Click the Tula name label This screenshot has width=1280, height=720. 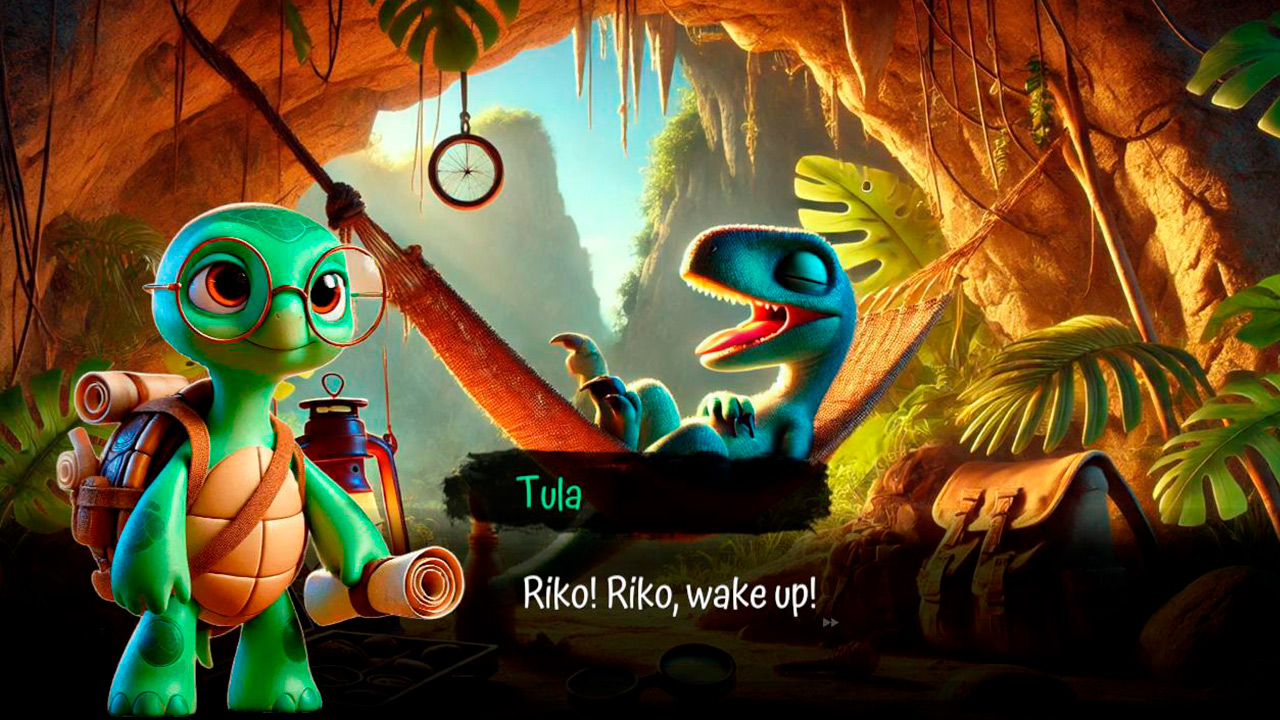click(551, 492)
